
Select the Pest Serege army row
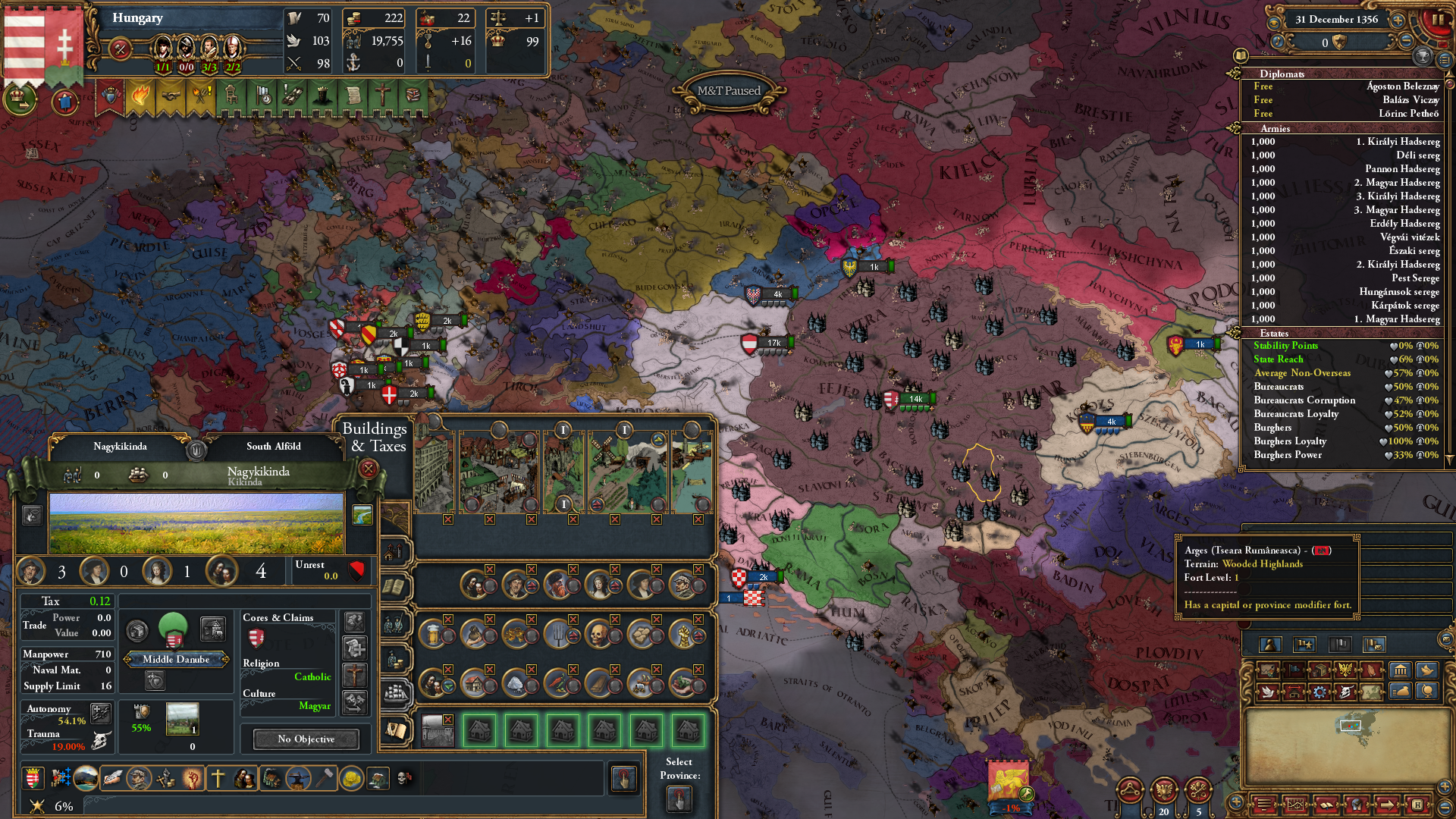click(1342, 278)
